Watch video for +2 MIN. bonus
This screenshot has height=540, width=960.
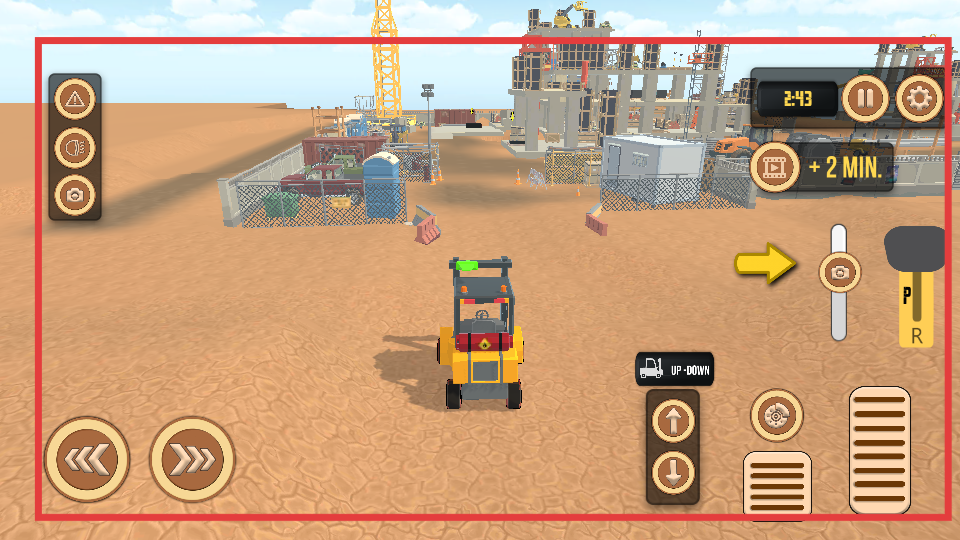tap(776, 166)
